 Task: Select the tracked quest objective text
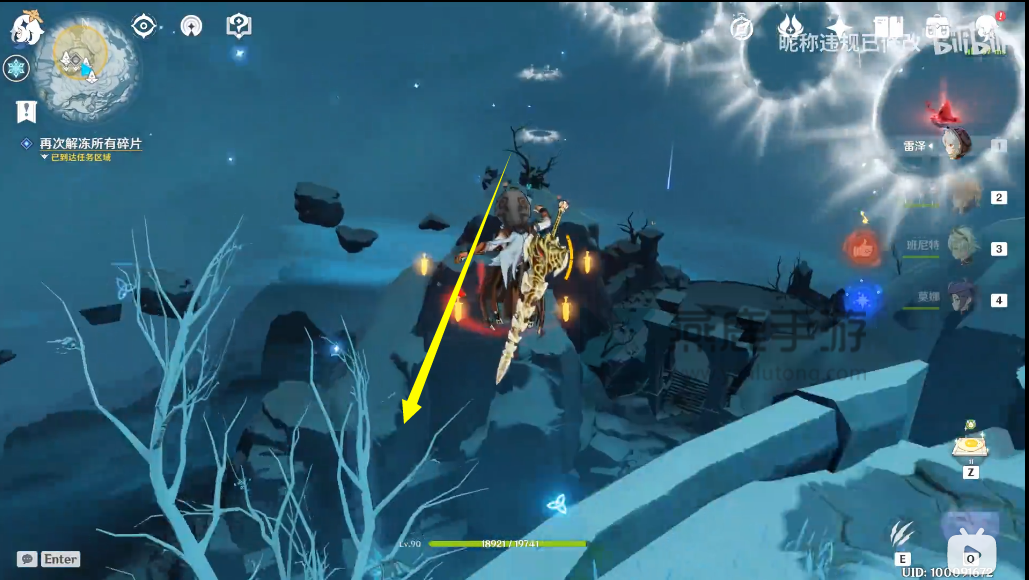click(90, 144)
